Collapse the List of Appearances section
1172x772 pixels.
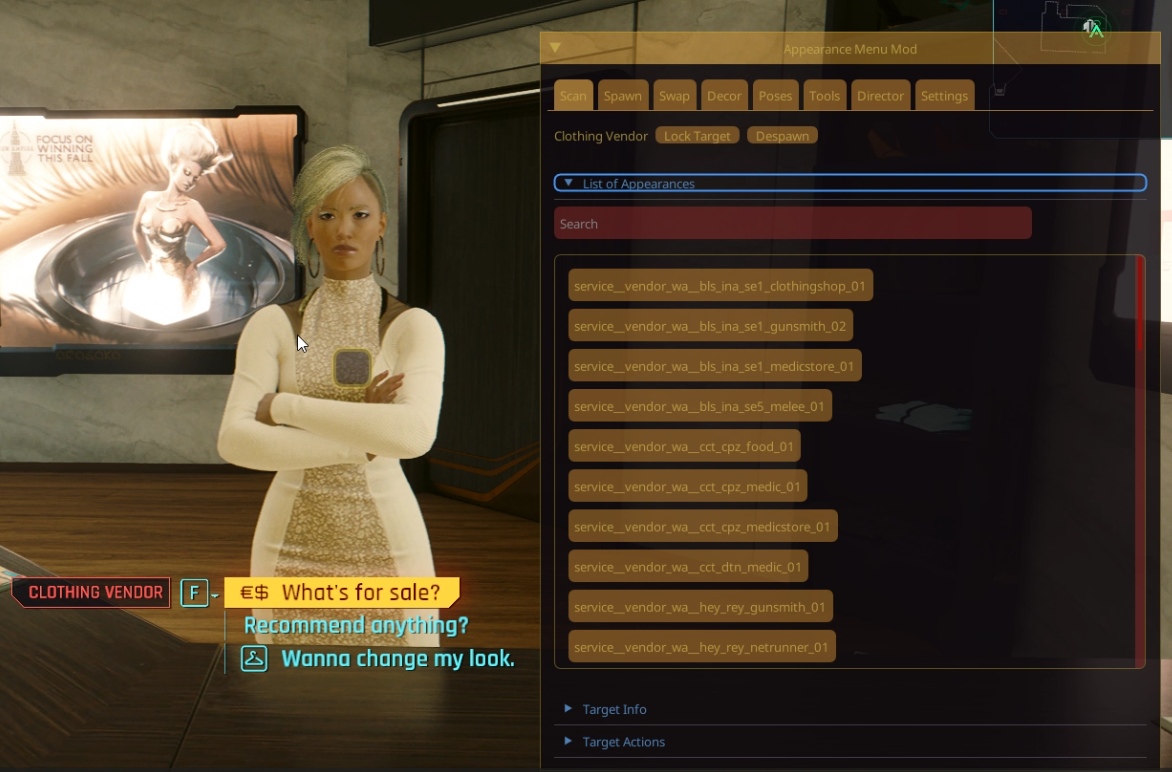point(569,183)
